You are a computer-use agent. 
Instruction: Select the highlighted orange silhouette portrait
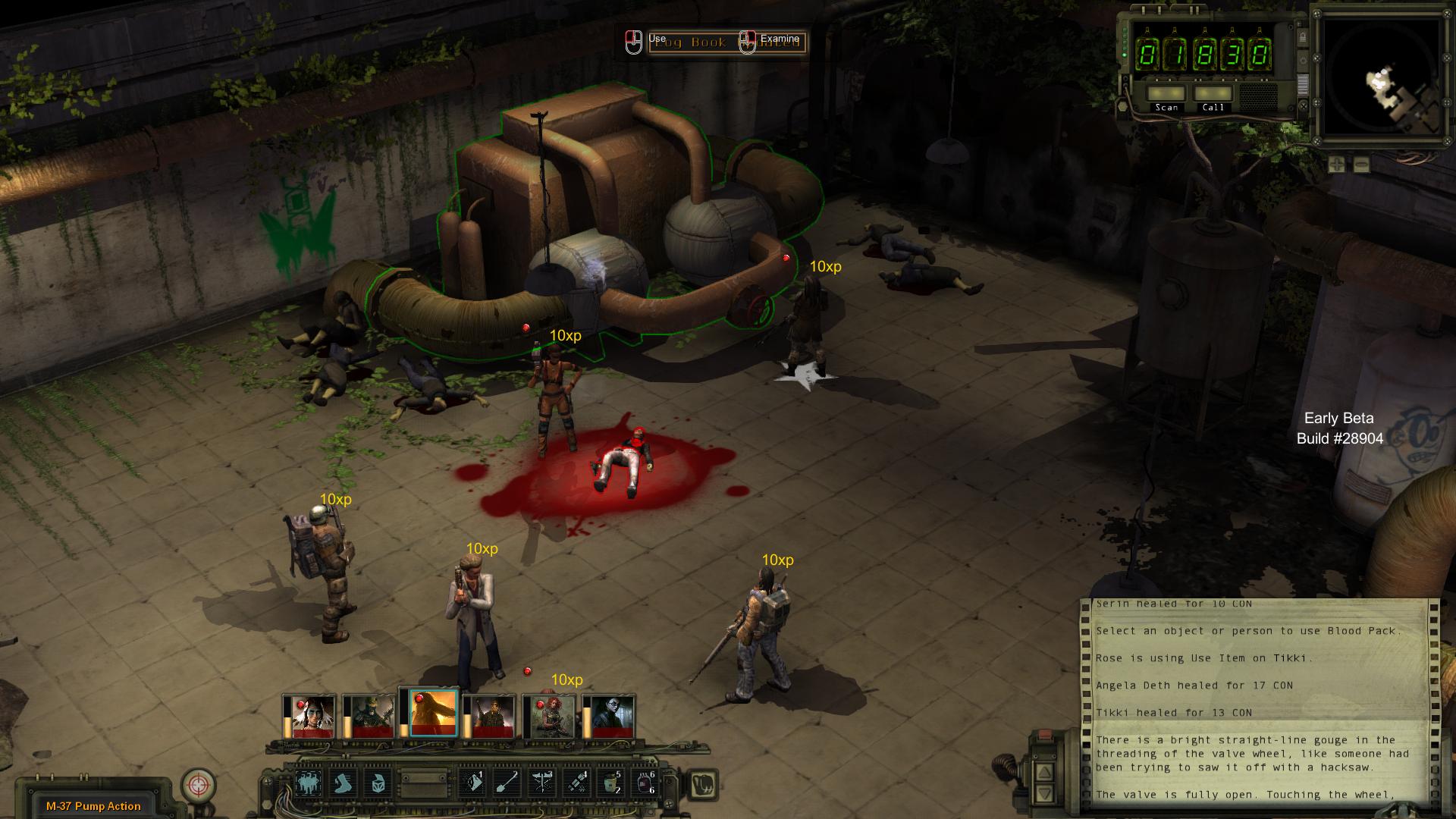click(x=433, y=713)
